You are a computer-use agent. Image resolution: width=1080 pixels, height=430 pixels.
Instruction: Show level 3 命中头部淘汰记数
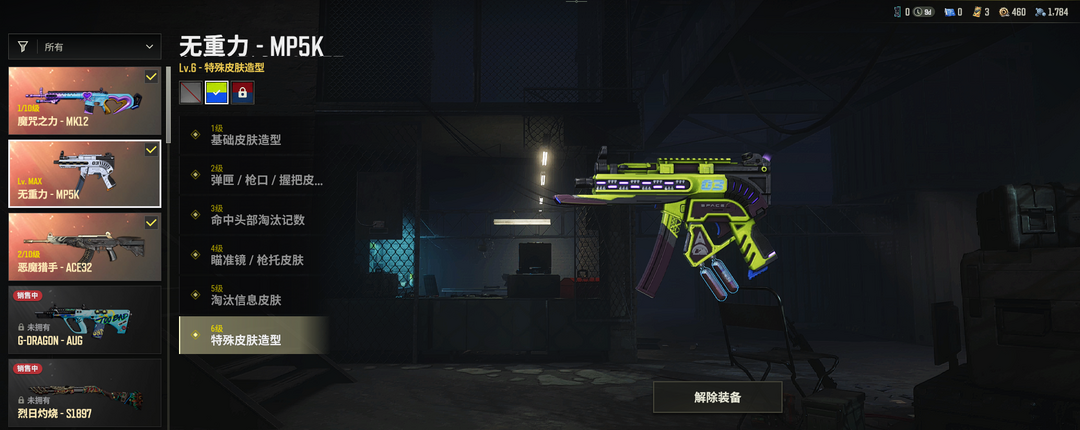(x=253, y=215)
